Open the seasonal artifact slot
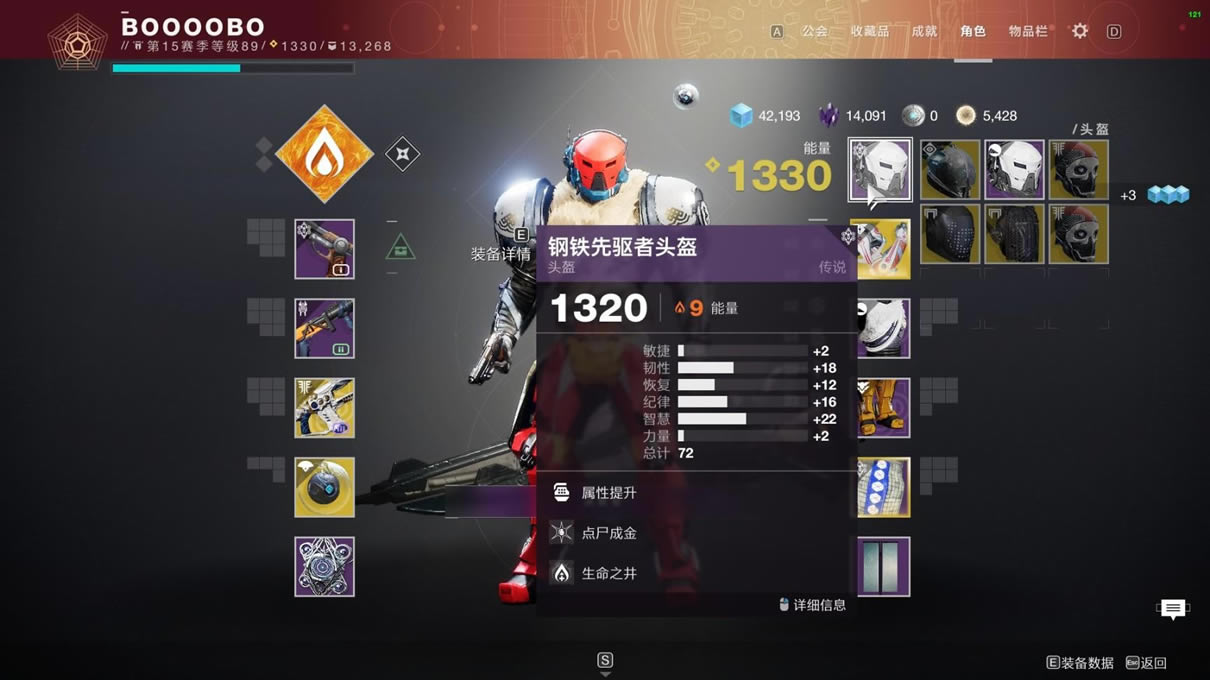This screenshot has height=680, width=1210. click(x=324, y=567)
